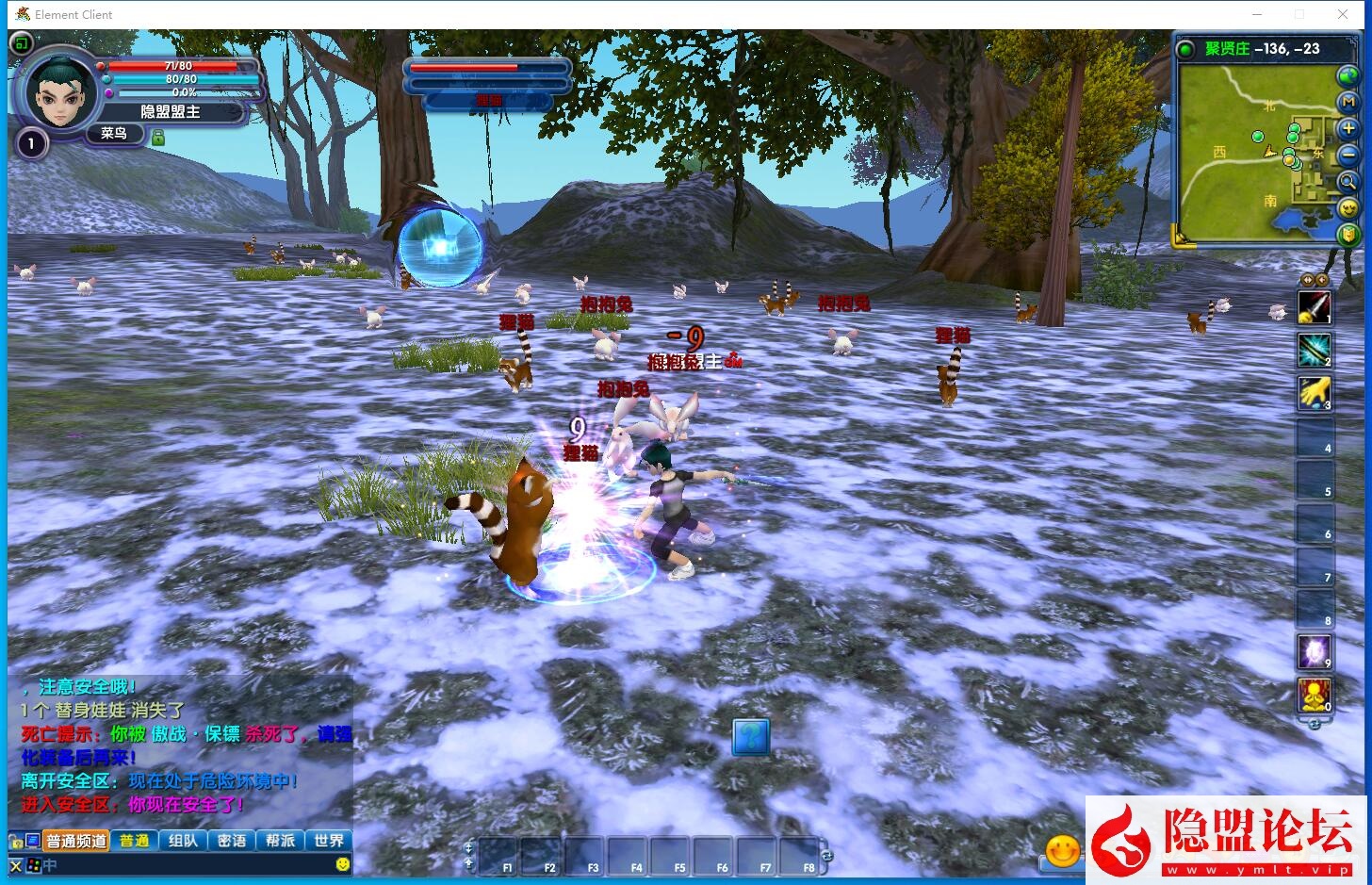
Task: Trigger the yellow hand pickup skill
Action: 1315,393
